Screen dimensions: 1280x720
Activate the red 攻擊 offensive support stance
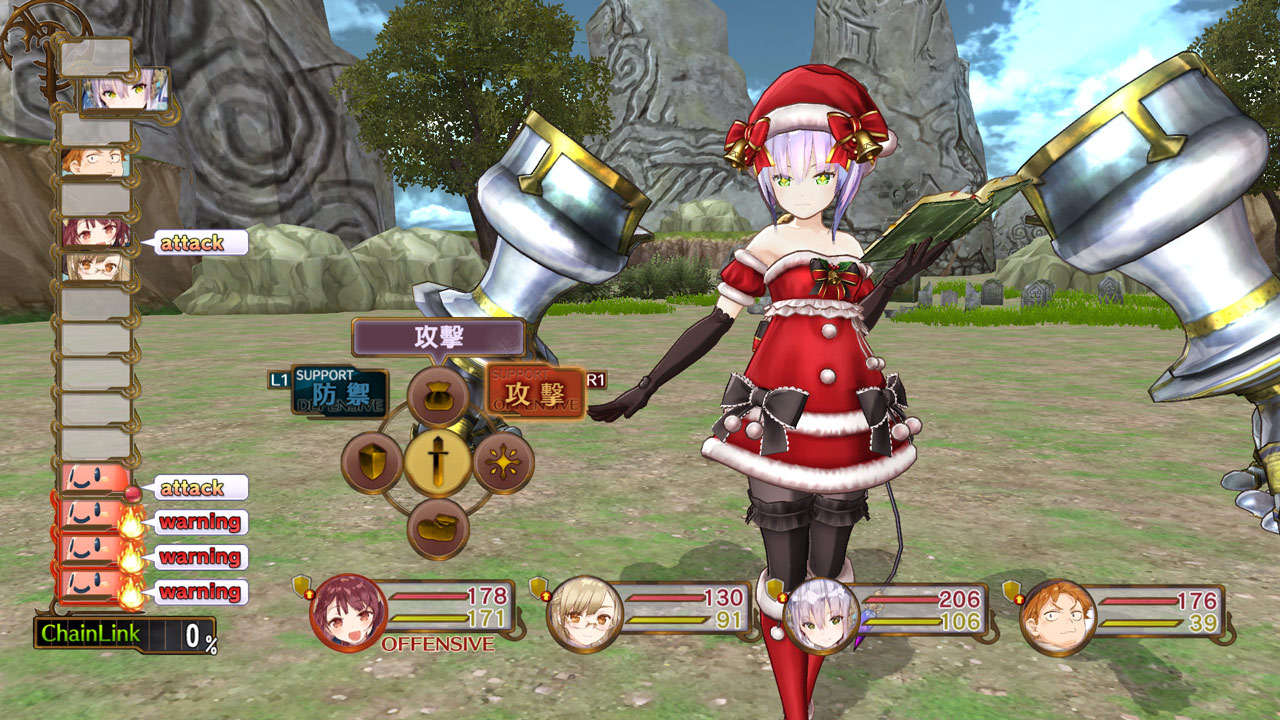(x=535, y=391)
